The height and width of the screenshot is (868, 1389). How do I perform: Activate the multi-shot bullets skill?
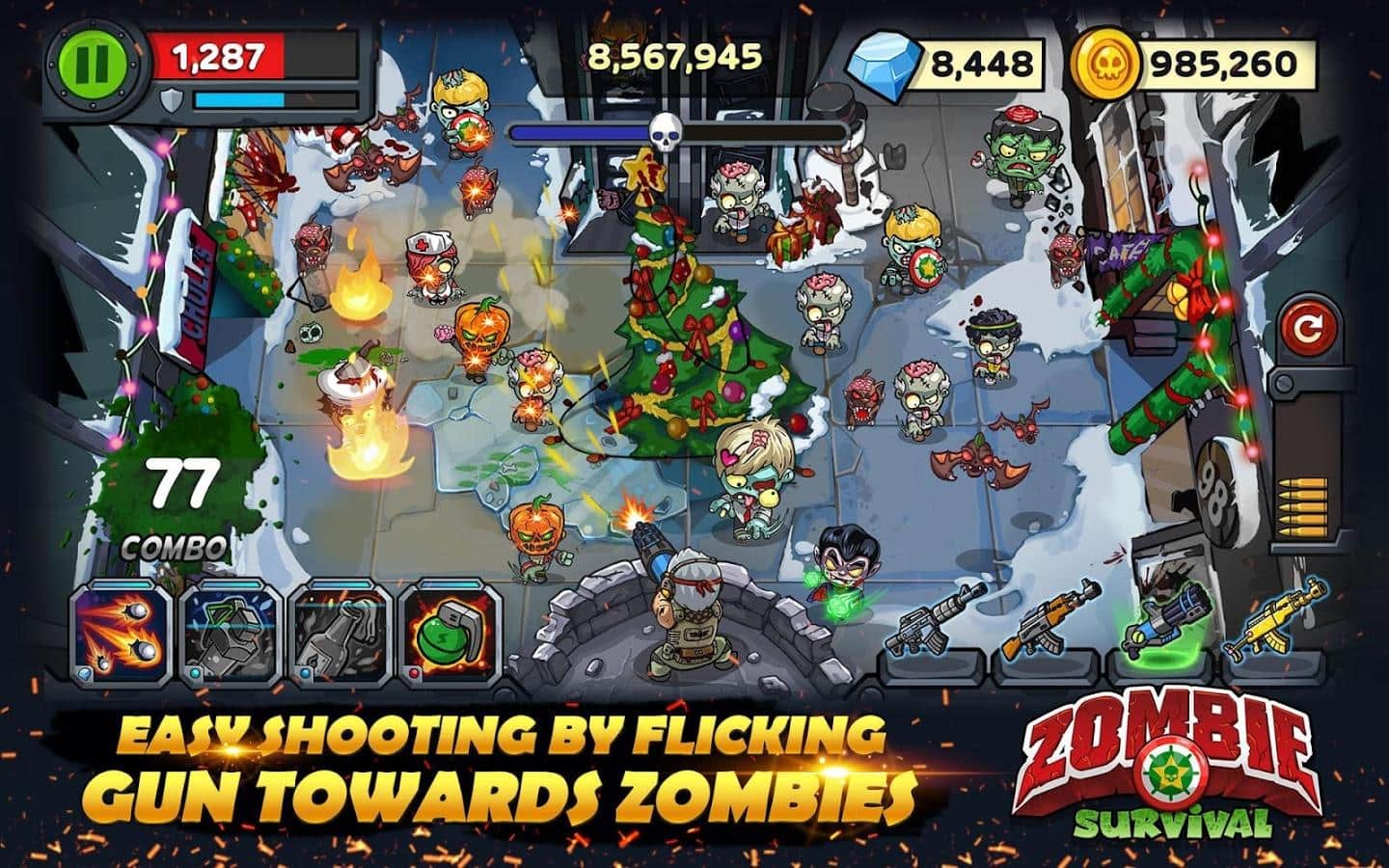pos(115,631)
